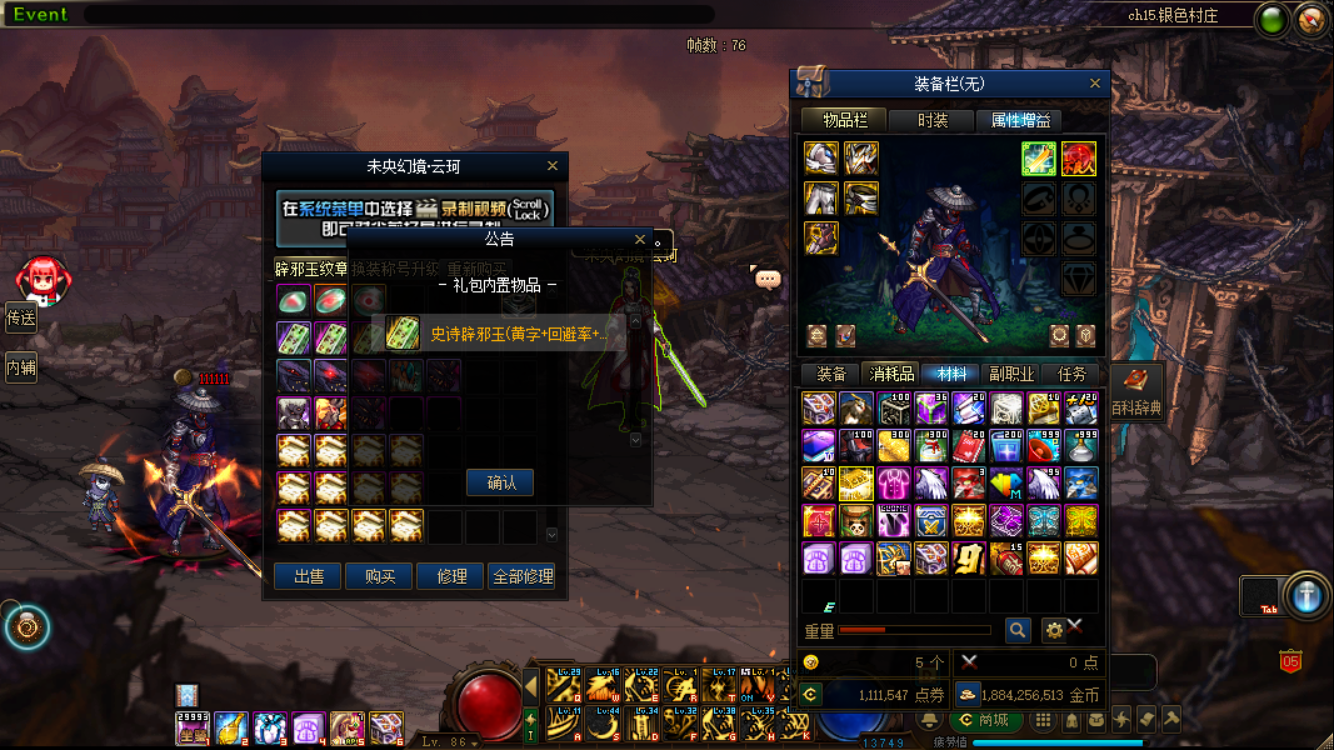Click the 购买 buy button
Image resolution: width=1334 pixels, height=750 pixels.
pyautogui.click(x=379, y=577)
